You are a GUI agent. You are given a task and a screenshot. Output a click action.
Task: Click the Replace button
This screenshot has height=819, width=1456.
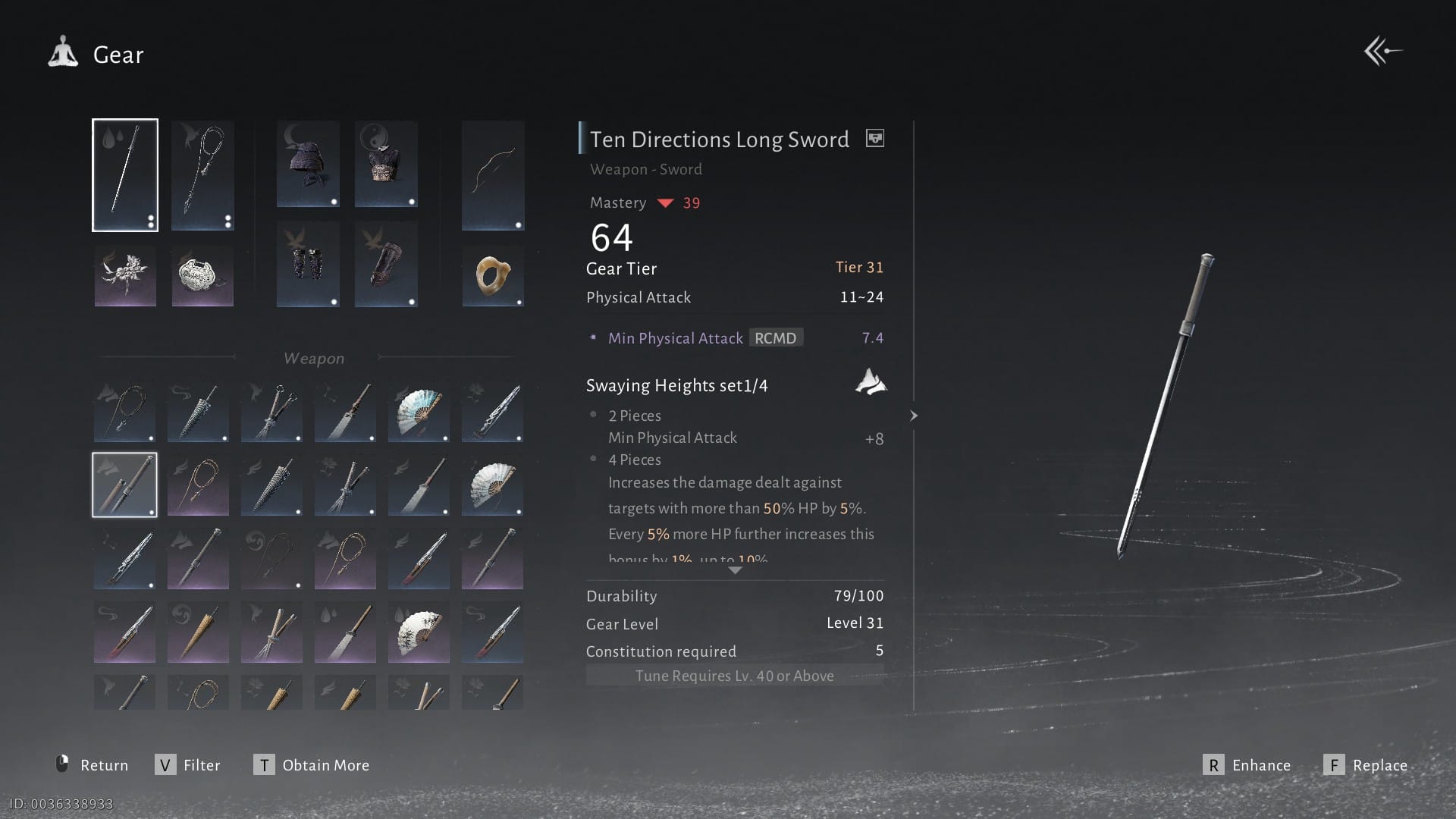click(x=1366, y=765)
